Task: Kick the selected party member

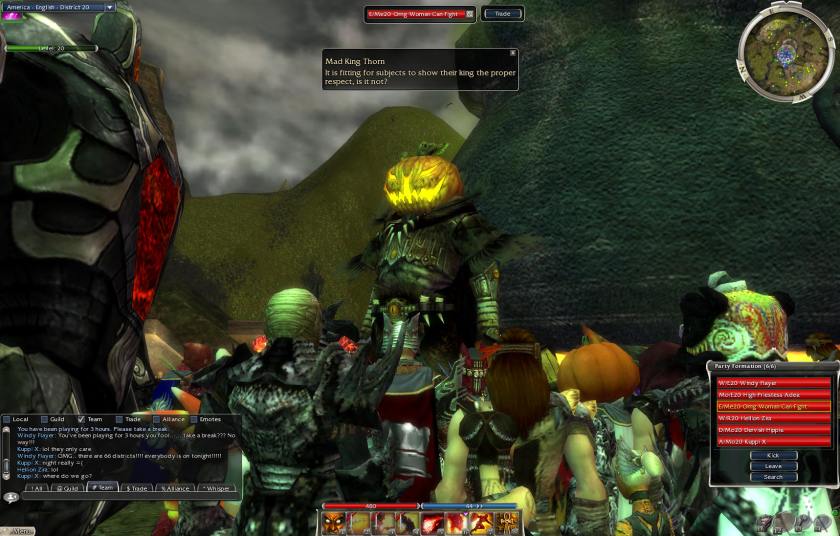Action: (x=773, y=455)
